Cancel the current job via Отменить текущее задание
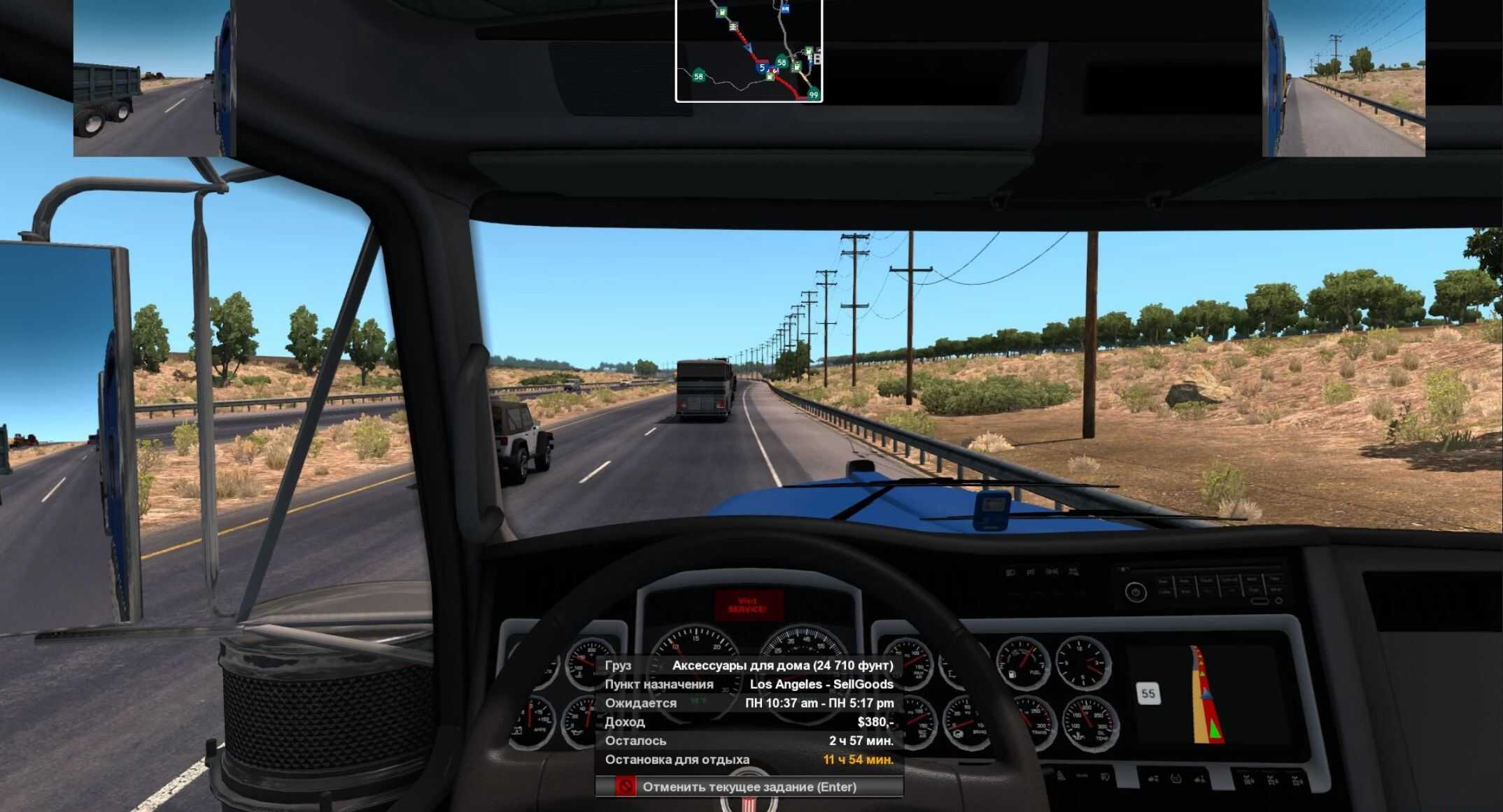This screenshot has width=1503, height=812. (749, 787)
